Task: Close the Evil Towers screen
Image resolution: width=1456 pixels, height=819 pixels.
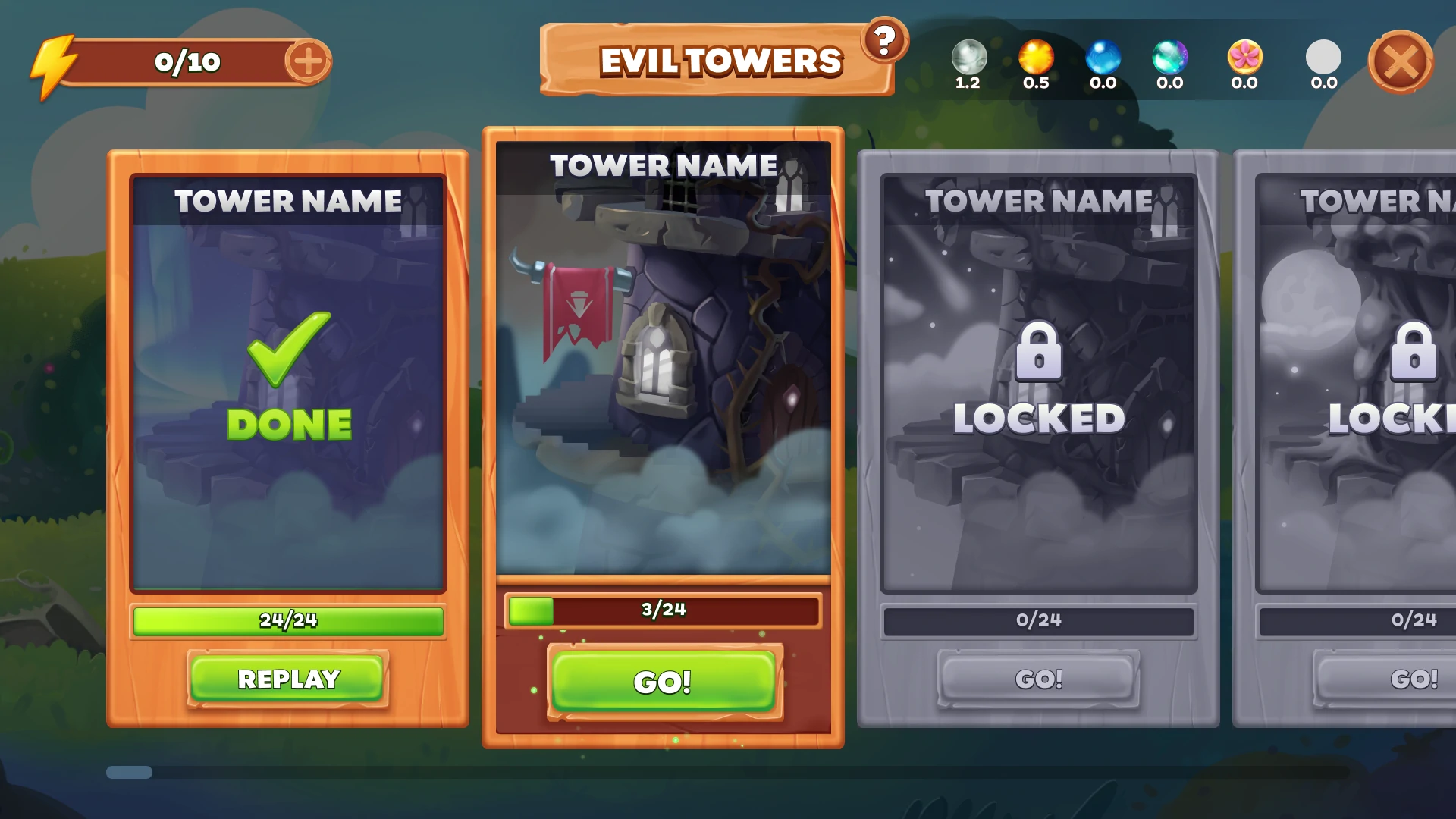Action: [1400, 62]
